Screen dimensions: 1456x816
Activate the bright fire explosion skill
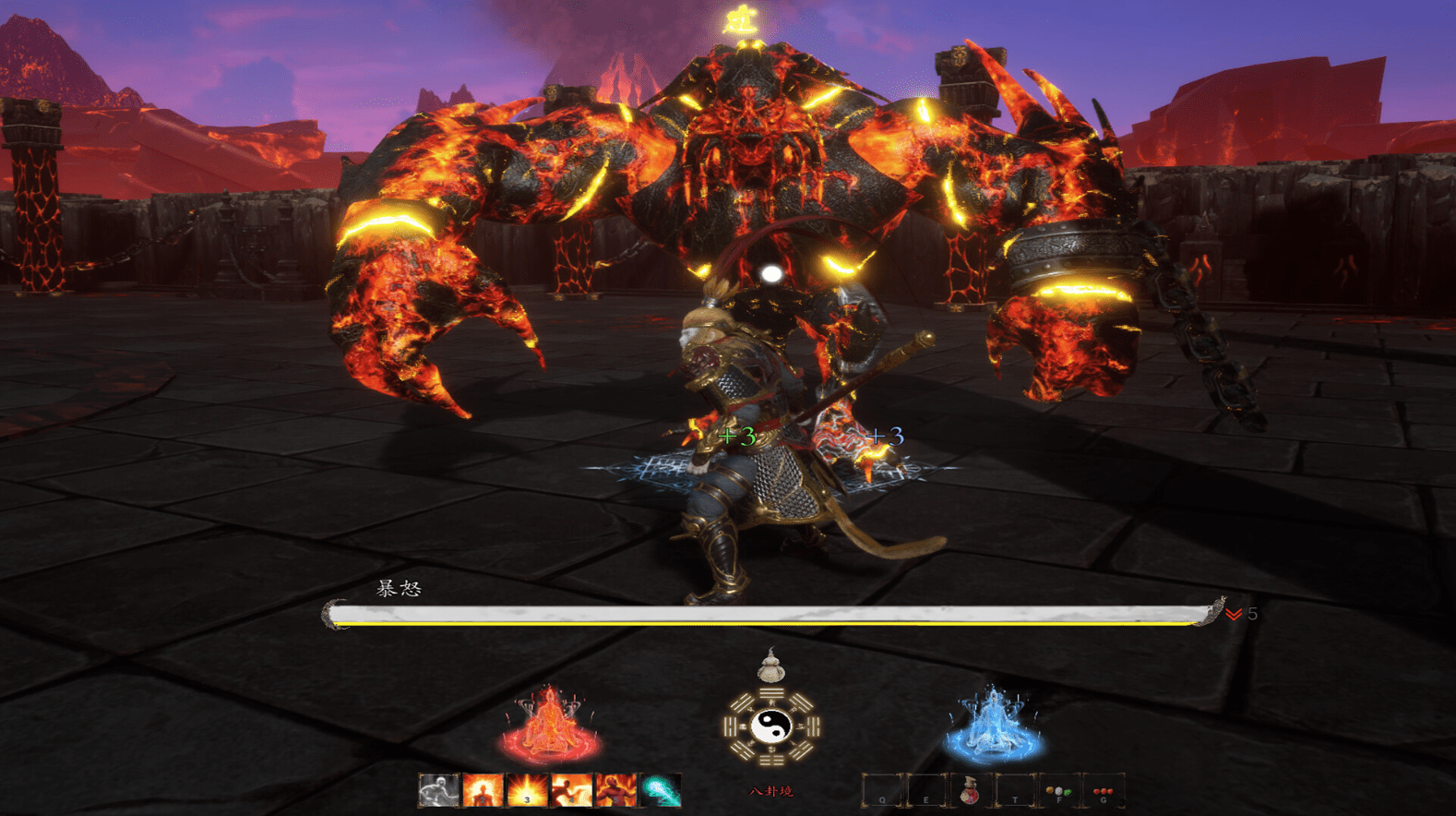[527, 791]
